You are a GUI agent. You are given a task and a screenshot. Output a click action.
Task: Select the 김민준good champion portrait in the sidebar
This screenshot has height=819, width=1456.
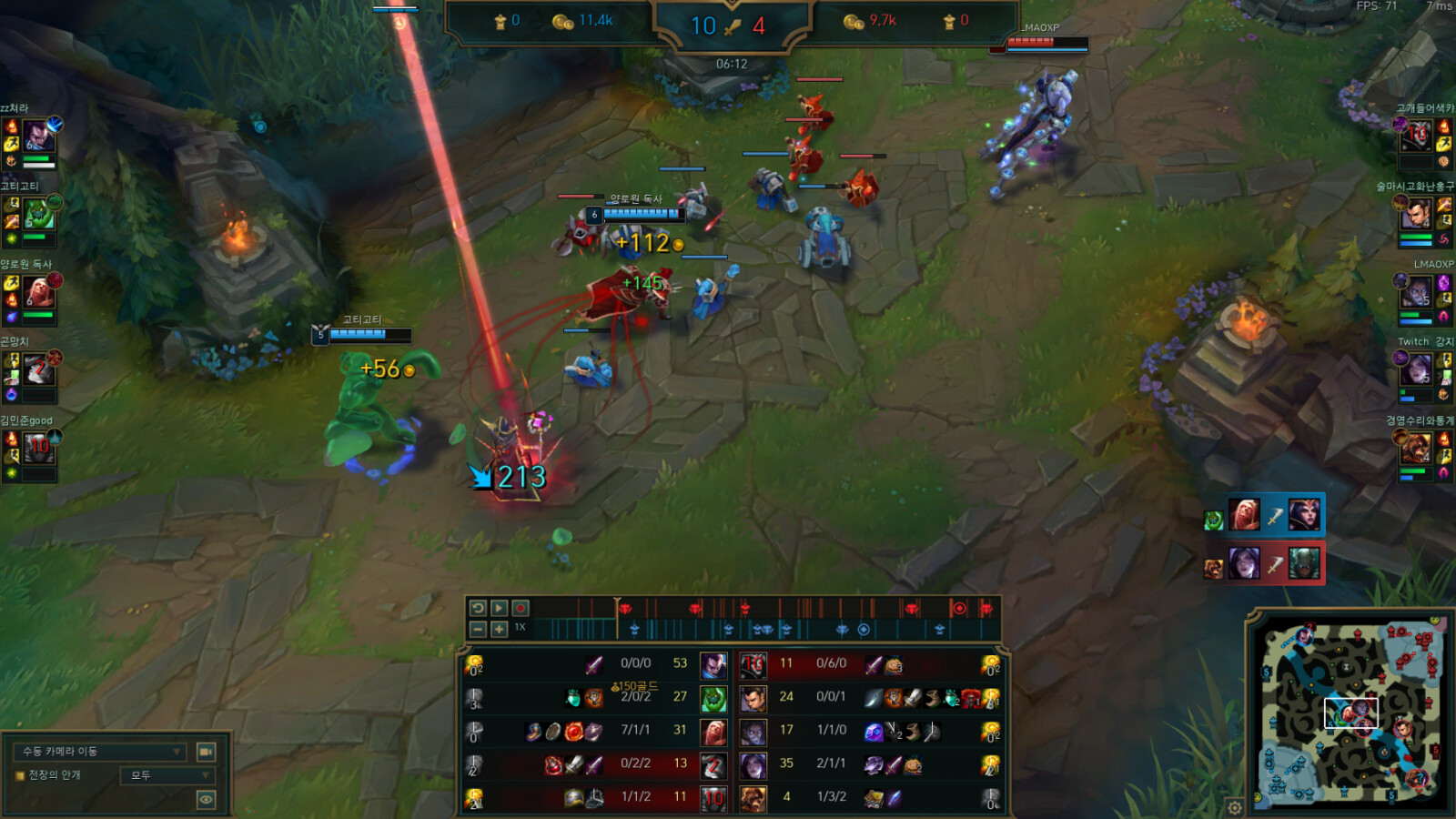point(38,448)
